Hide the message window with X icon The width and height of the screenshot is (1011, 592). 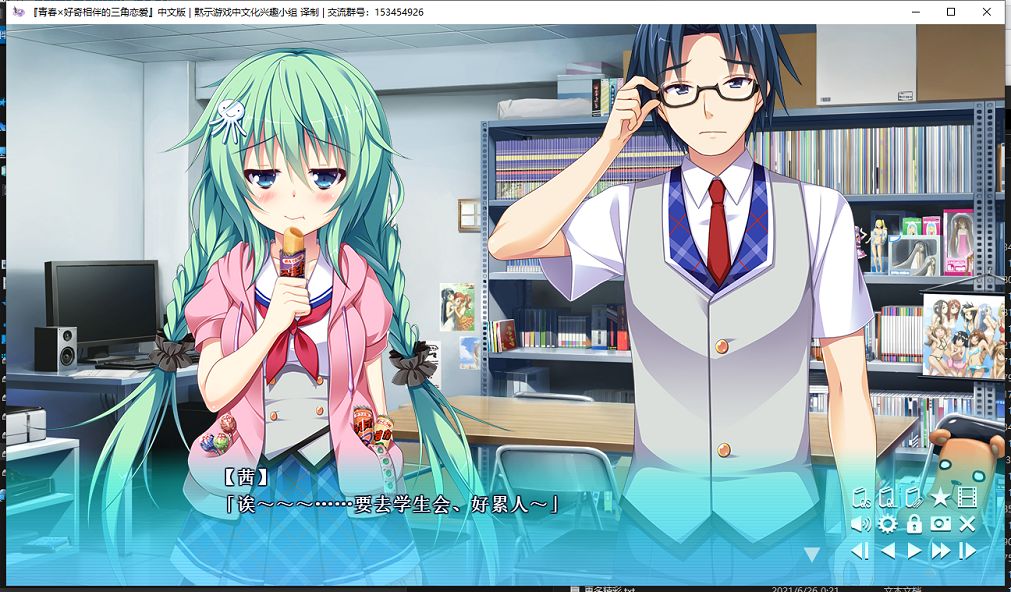967,524
